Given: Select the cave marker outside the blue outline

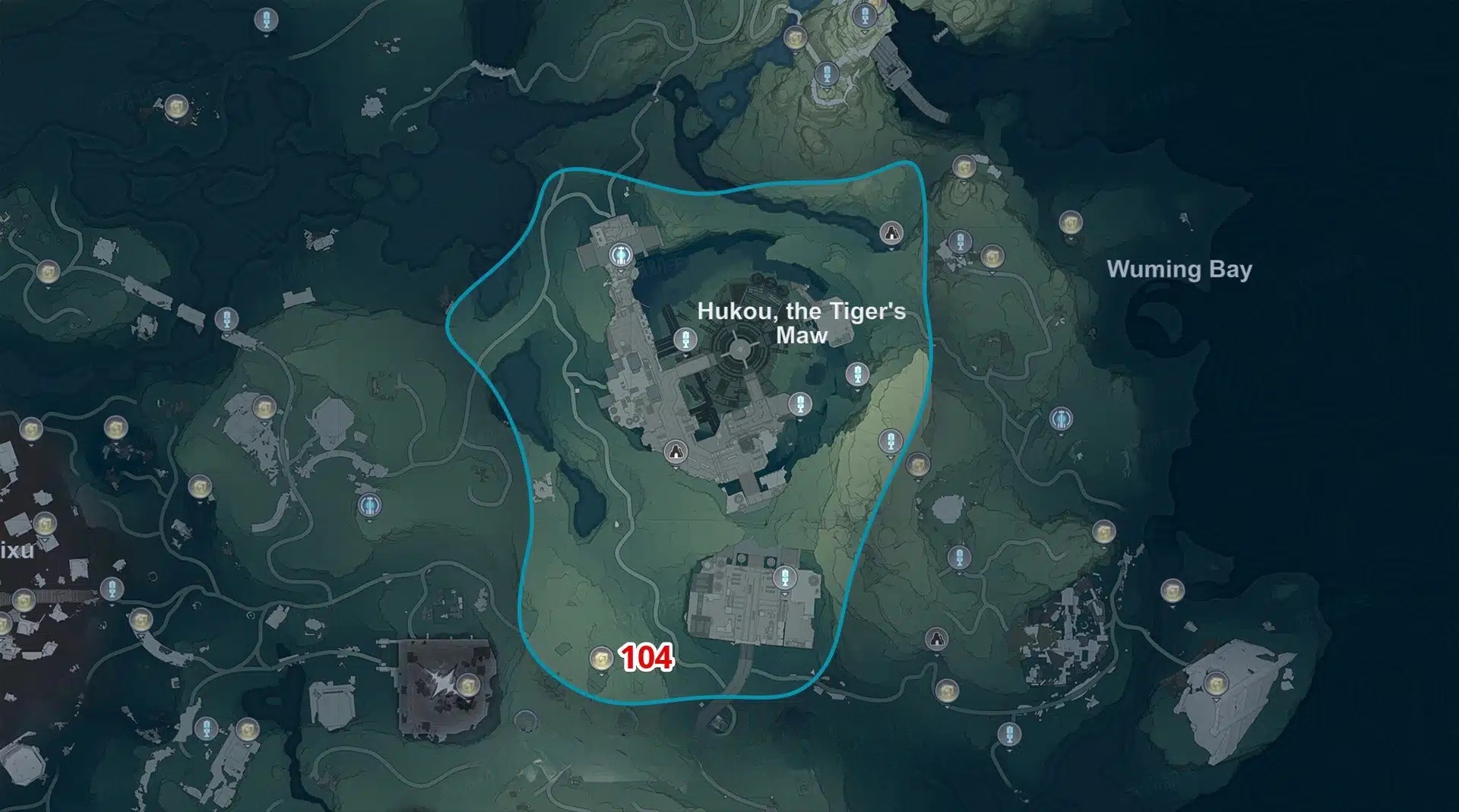Looking at the screenshot, I should [937, 638].
